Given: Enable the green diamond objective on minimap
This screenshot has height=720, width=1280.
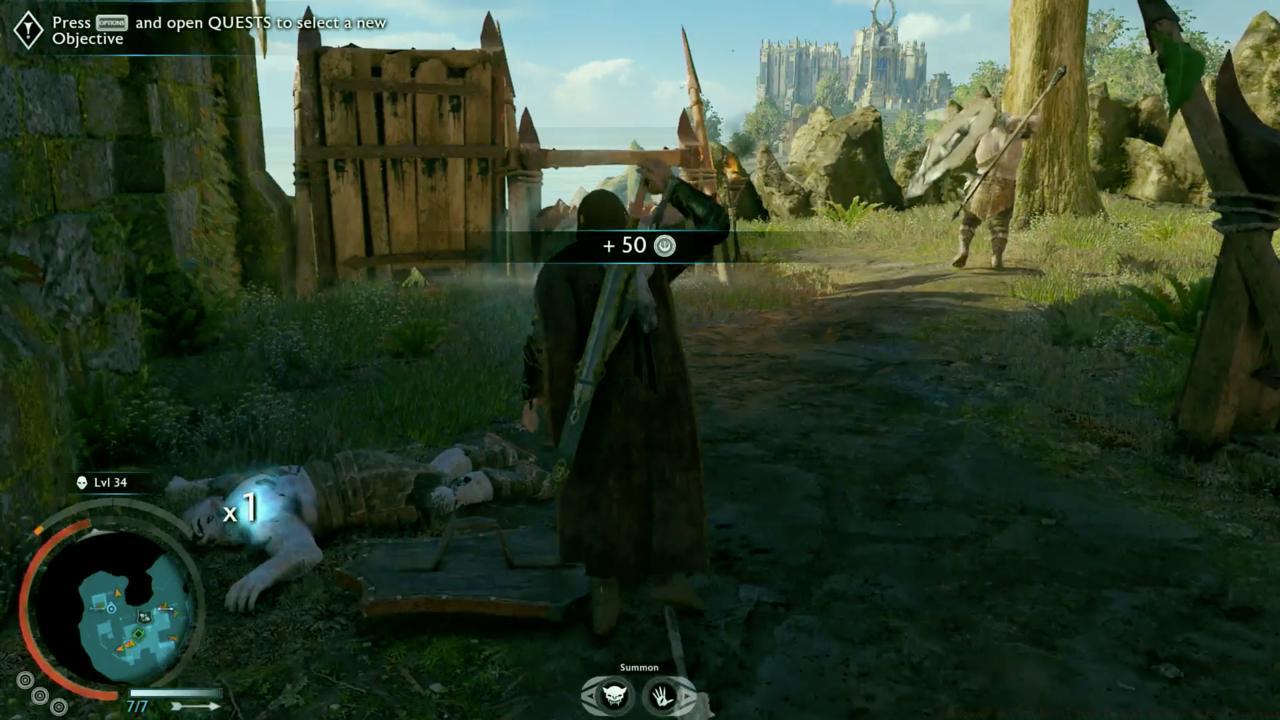Looking at the screenshot, I should [139, 634].
